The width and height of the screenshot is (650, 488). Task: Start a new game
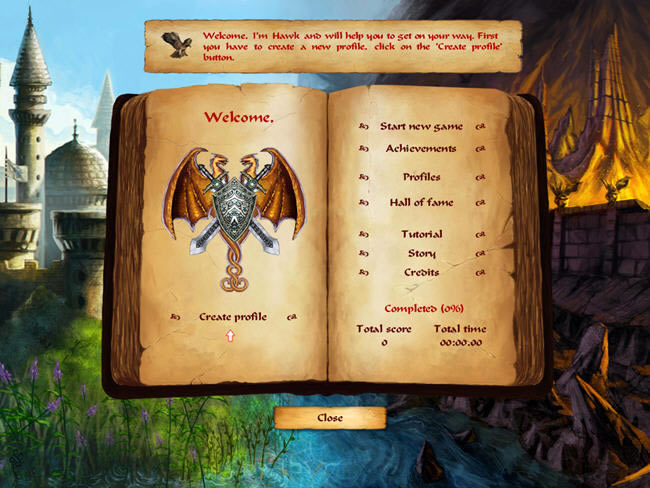tap(421, 127)
